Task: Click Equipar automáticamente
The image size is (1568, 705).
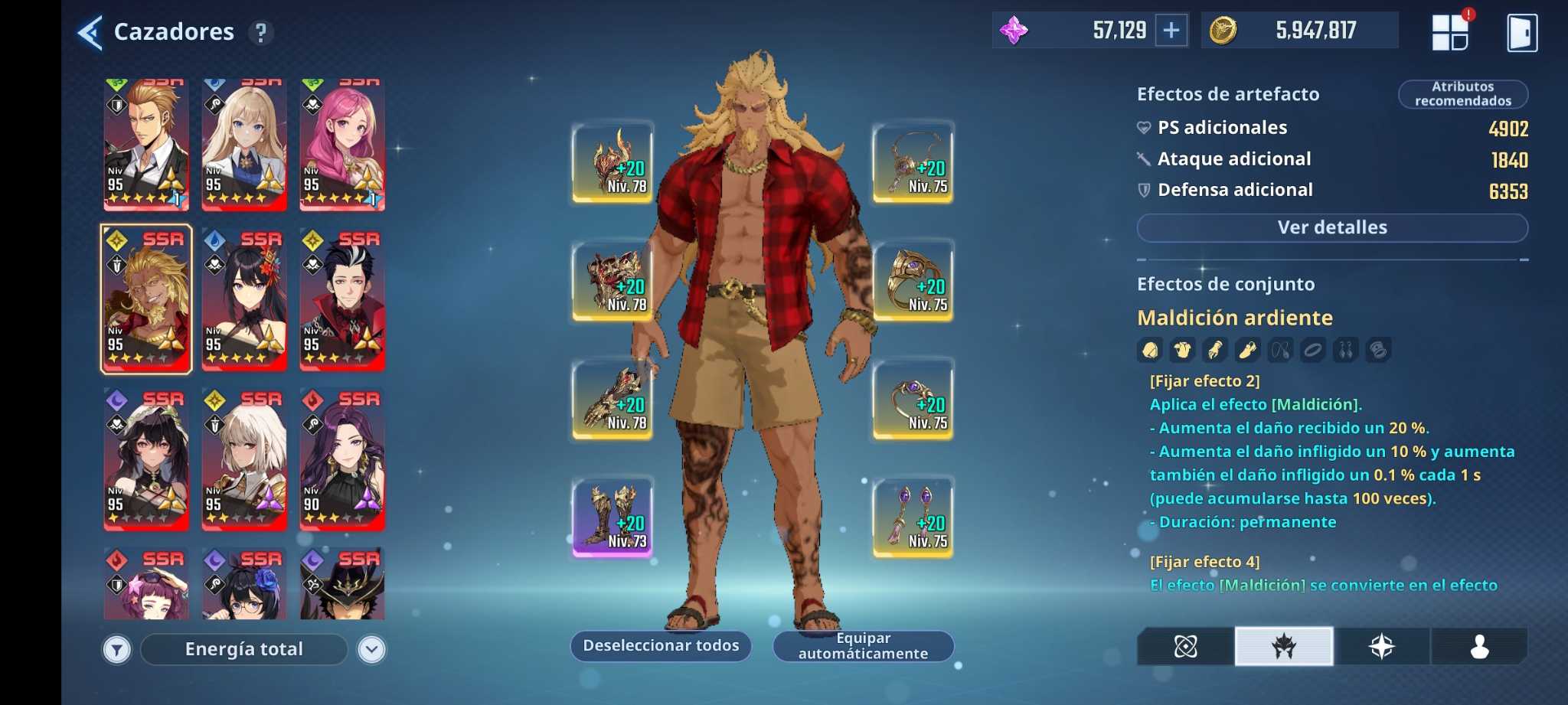Action: tap(863, 645)
